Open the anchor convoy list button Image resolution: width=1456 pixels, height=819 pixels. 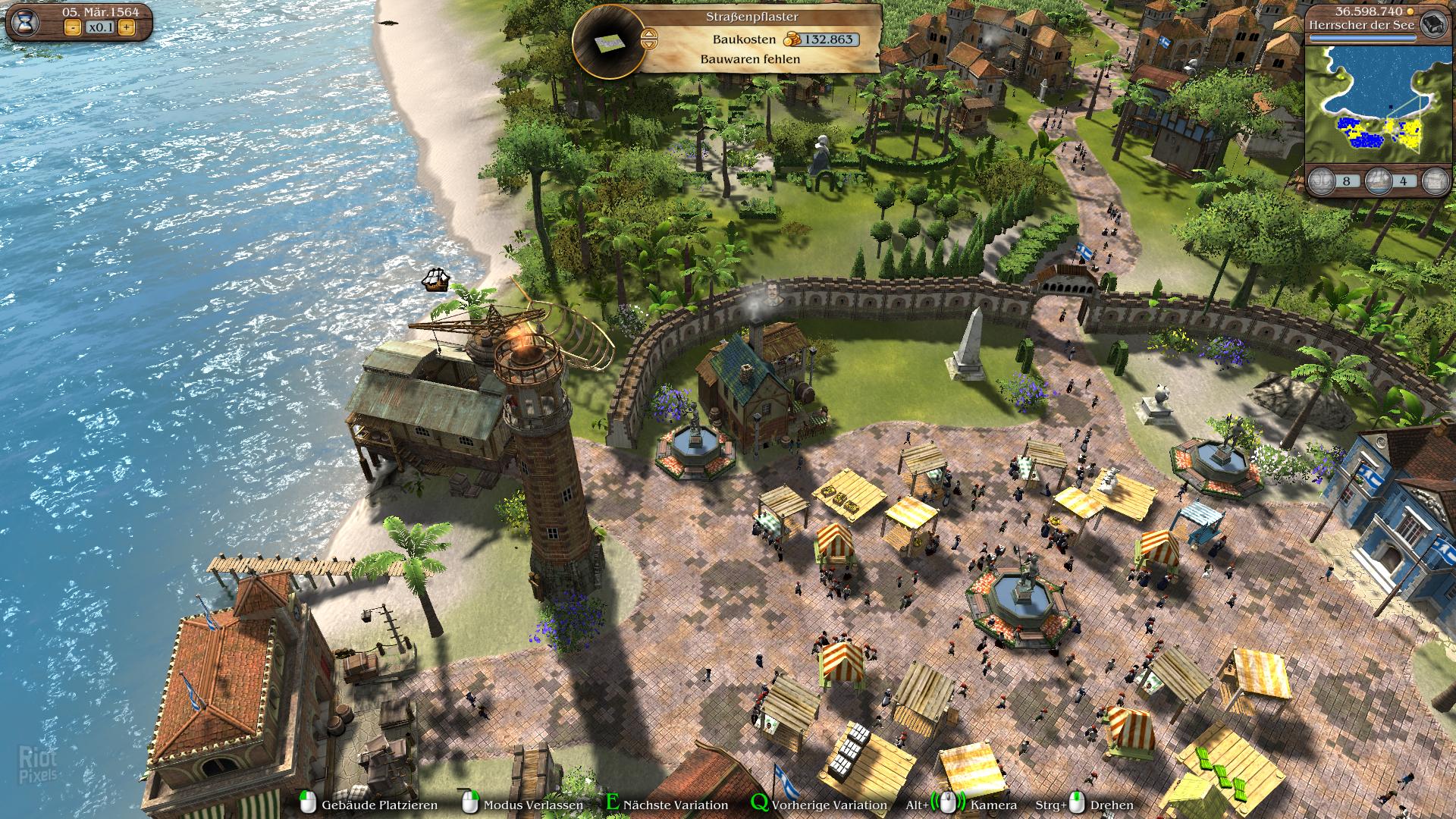1323,181
